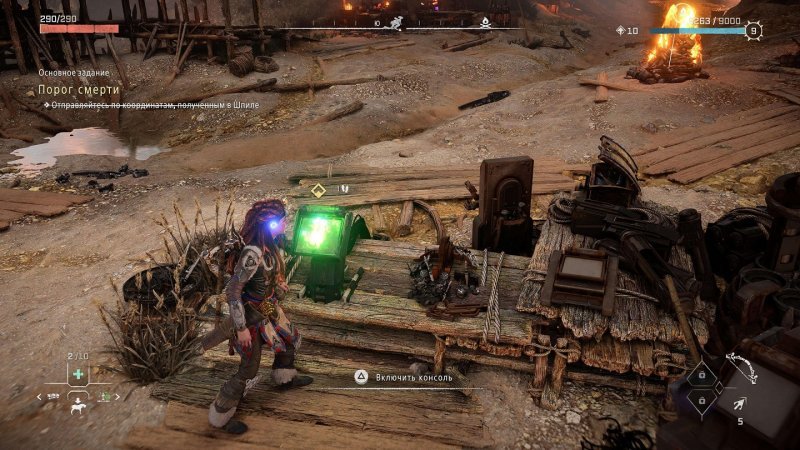Image resolution: width=800 pixels, height=450 pixels.
Task: Use the green medicine pouch cross
Action: [77, 373]
